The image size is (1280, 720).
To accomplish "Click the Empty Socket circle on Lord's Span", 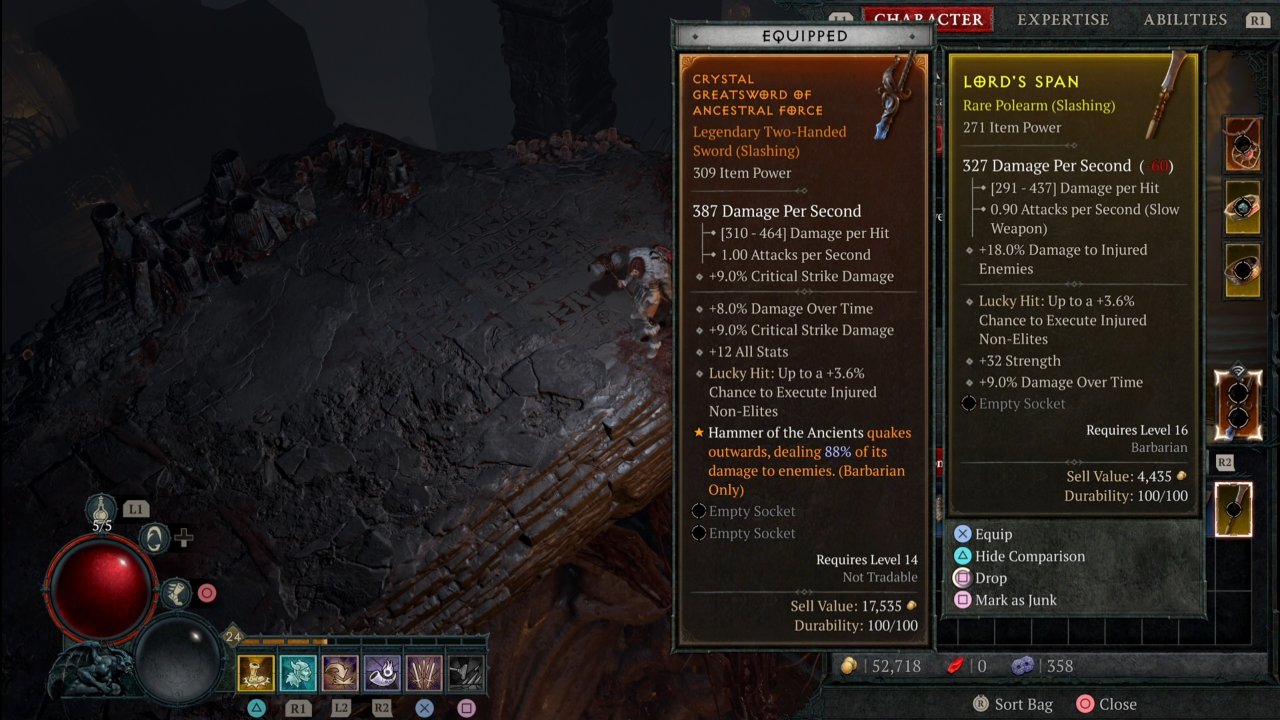I will (968, 403).
